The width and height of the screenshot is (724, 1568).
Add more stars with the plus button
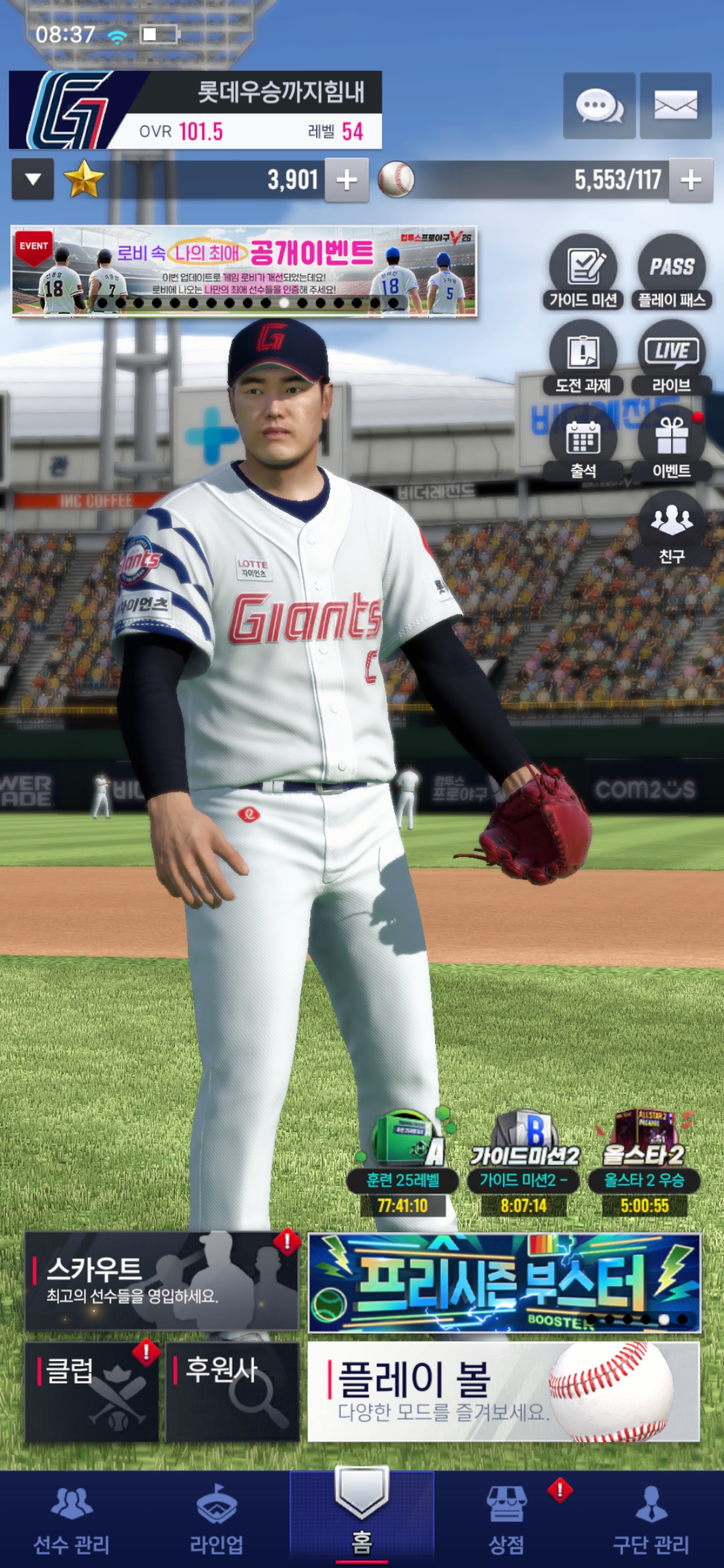tap(347, 180)
